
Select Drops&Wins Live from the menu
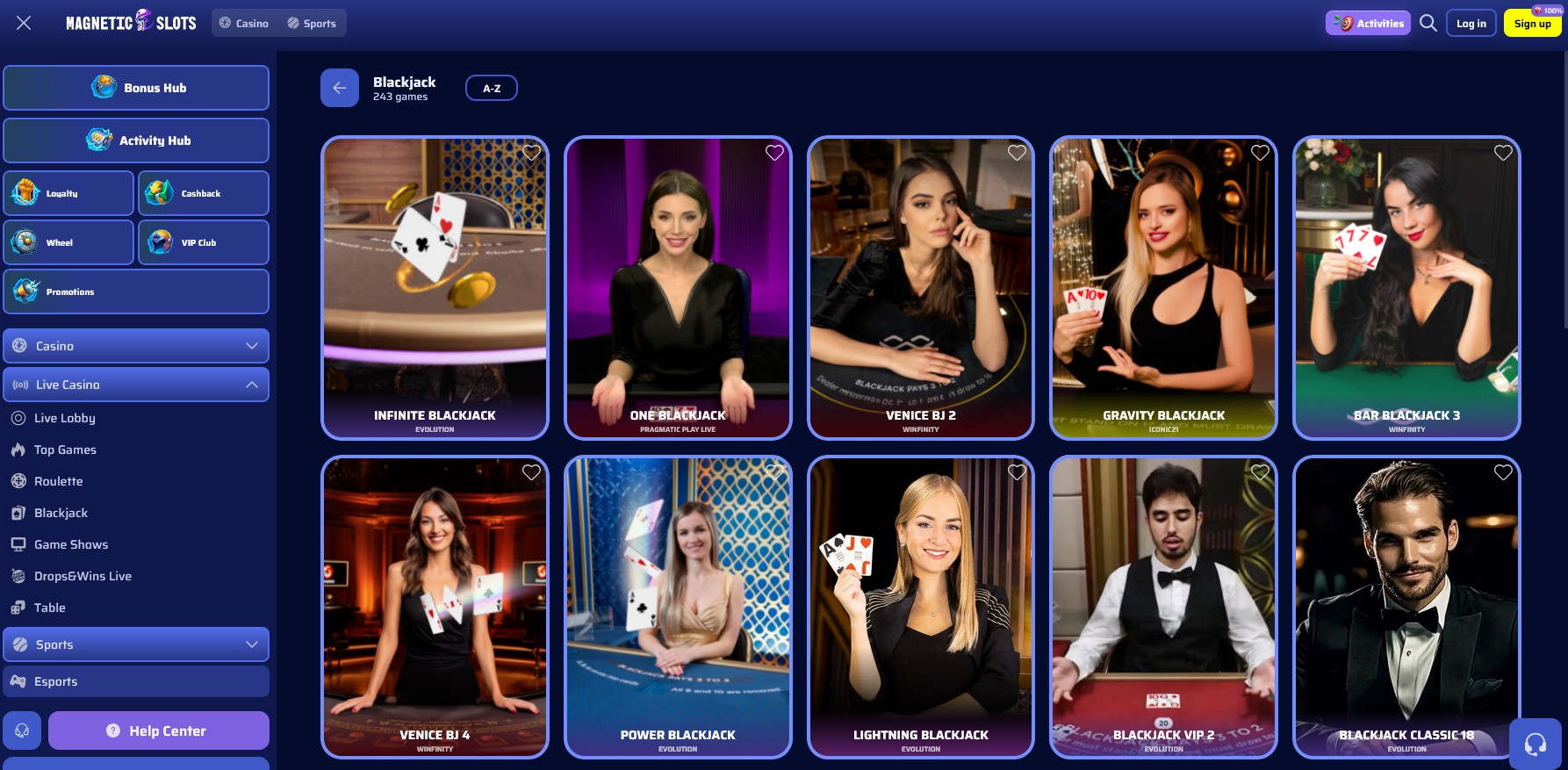(x=82, y=575)
